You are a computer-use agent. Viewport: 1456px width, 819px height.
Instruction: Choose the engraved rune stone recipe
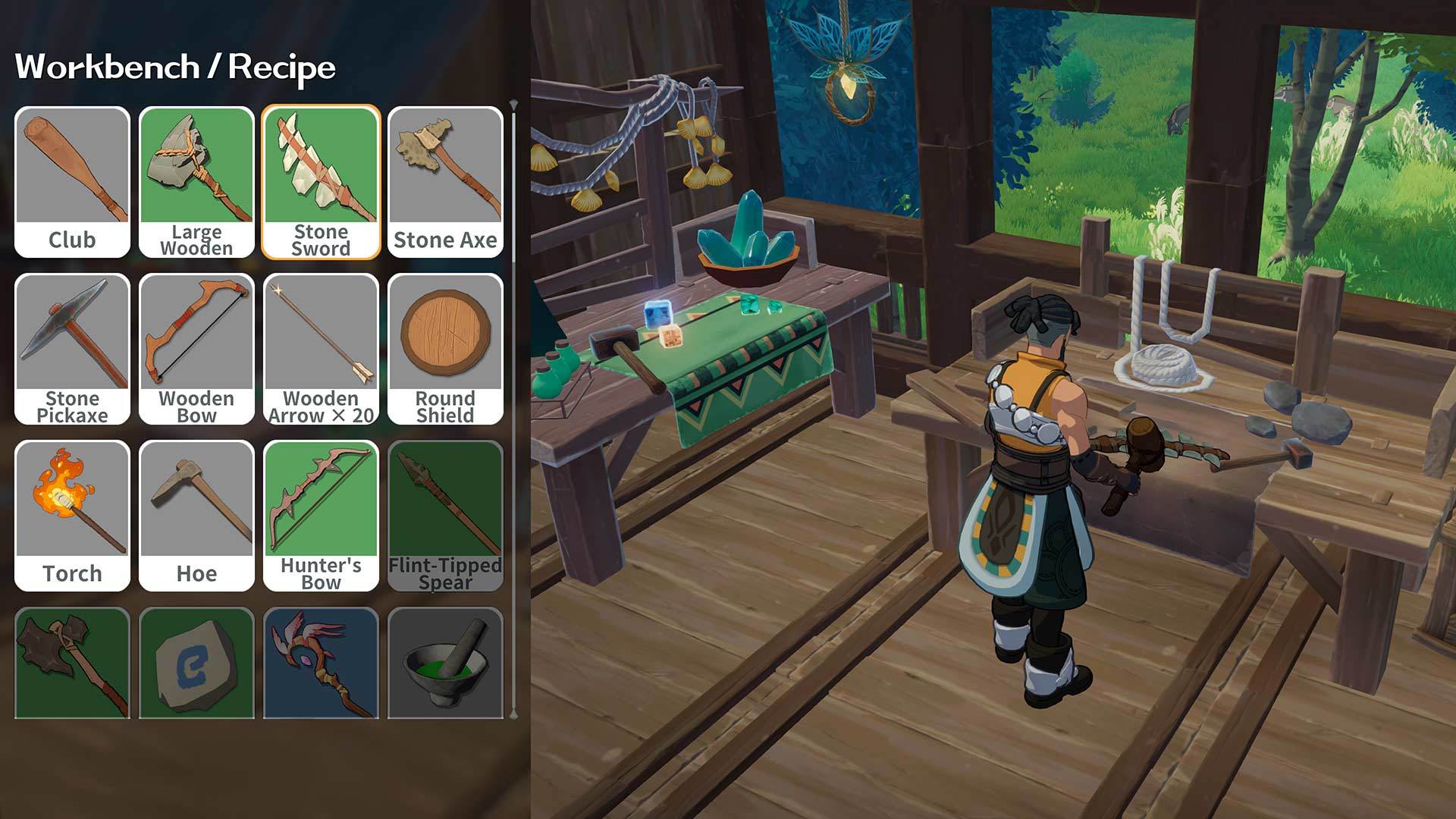[197, 664]
